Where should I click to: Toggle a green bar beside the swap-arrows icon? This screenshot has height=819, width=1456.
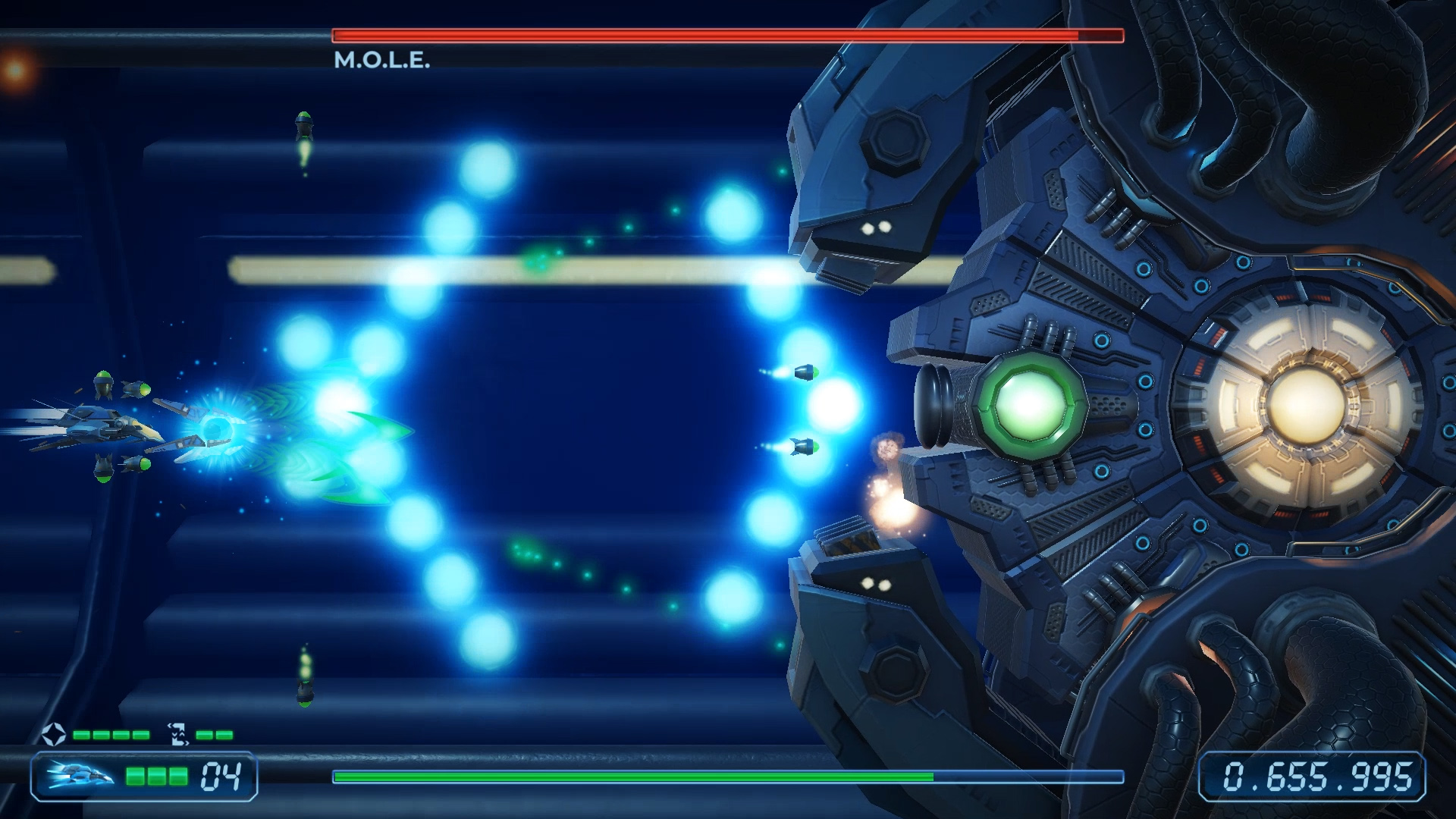point(203,733)
